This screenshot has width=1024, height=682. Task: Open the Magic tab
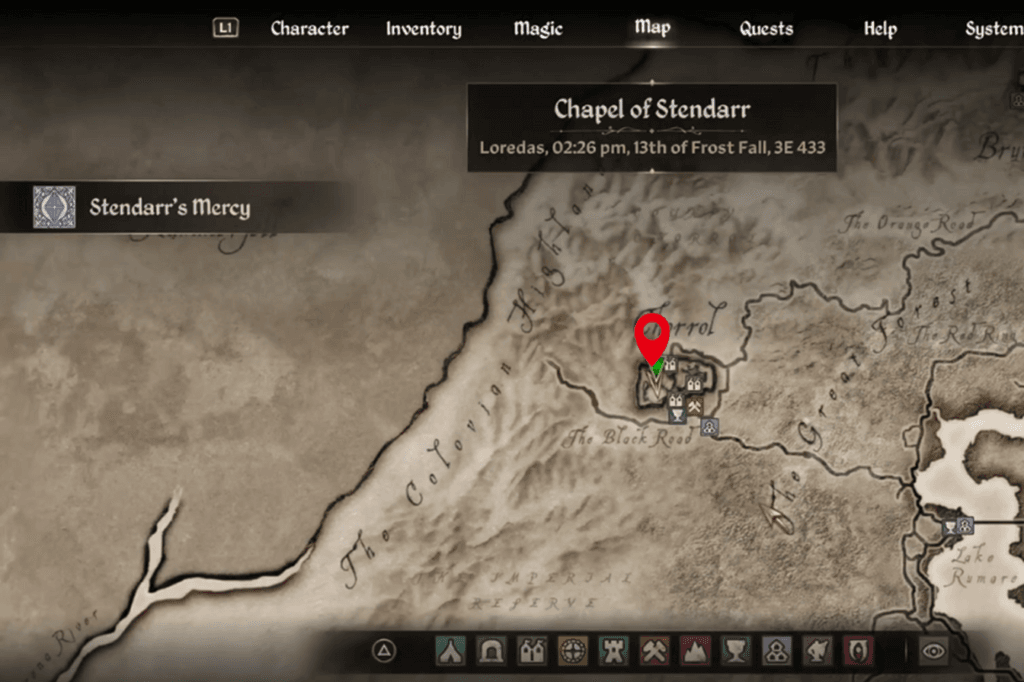tap(538, 29)
